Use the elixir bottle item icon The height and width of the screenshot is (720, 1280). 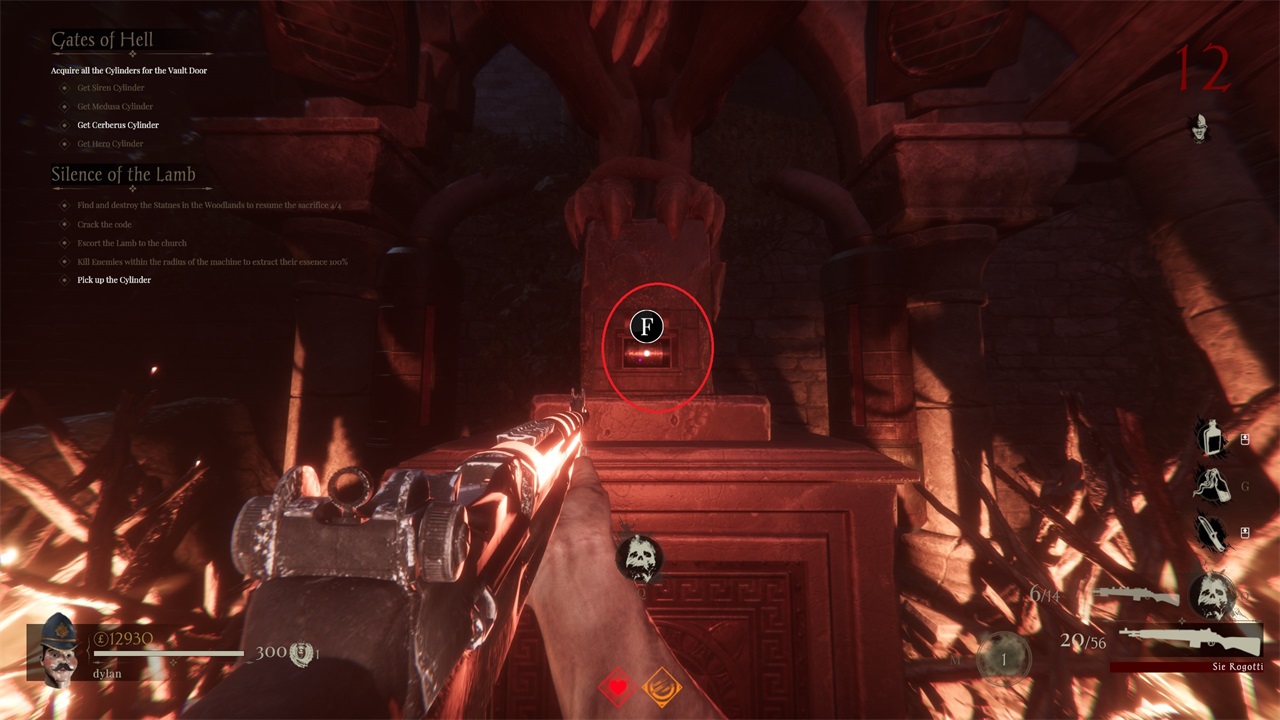(1212, 438)
